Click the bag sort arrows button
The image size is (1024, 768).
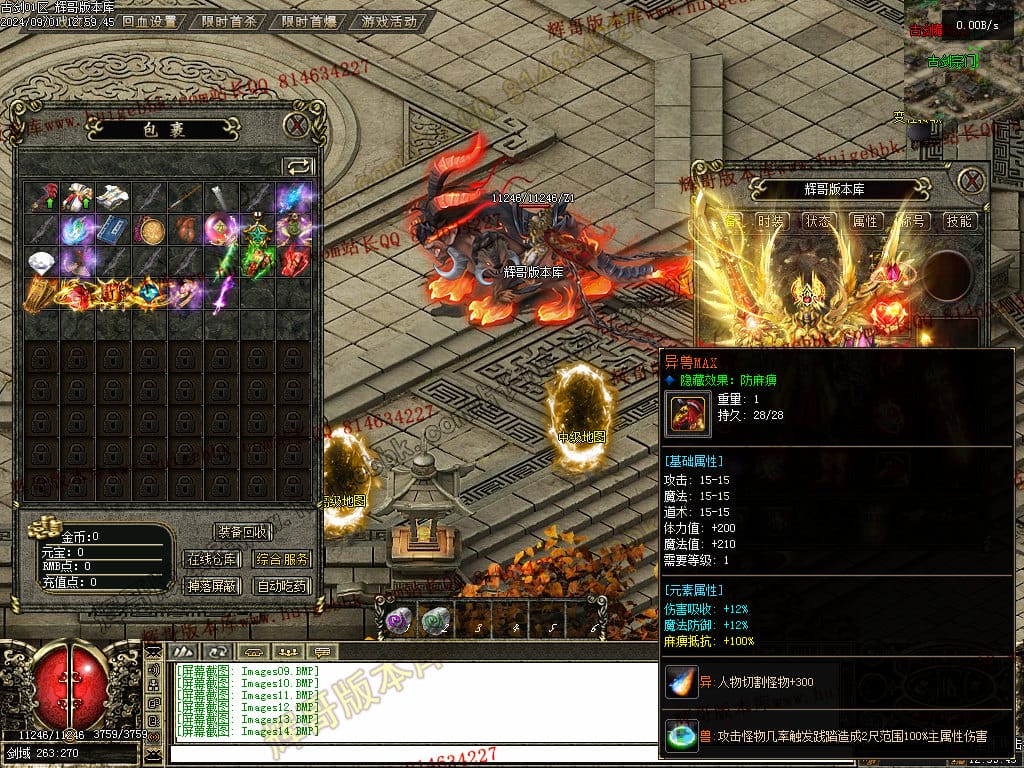pyautogui.click(x=298, y=167)
